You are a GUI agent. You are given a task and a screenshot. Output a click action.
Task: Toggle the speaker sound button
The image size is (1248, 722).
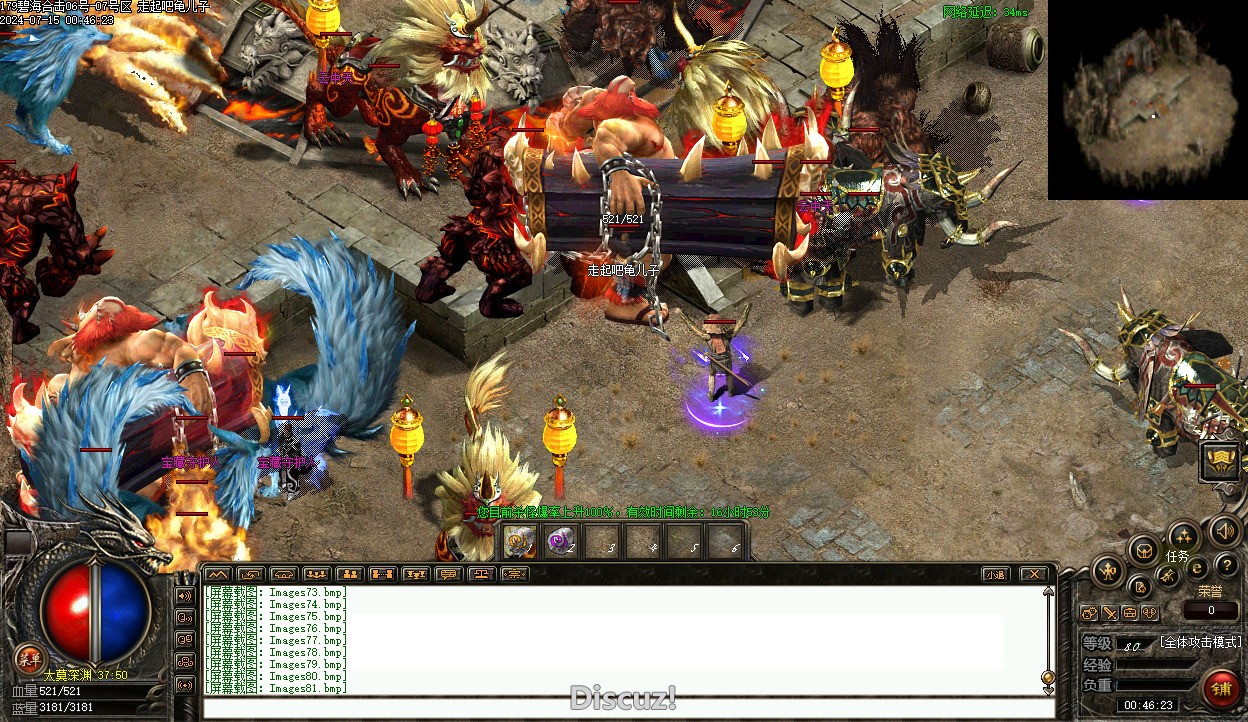(x=1223, y=531)
